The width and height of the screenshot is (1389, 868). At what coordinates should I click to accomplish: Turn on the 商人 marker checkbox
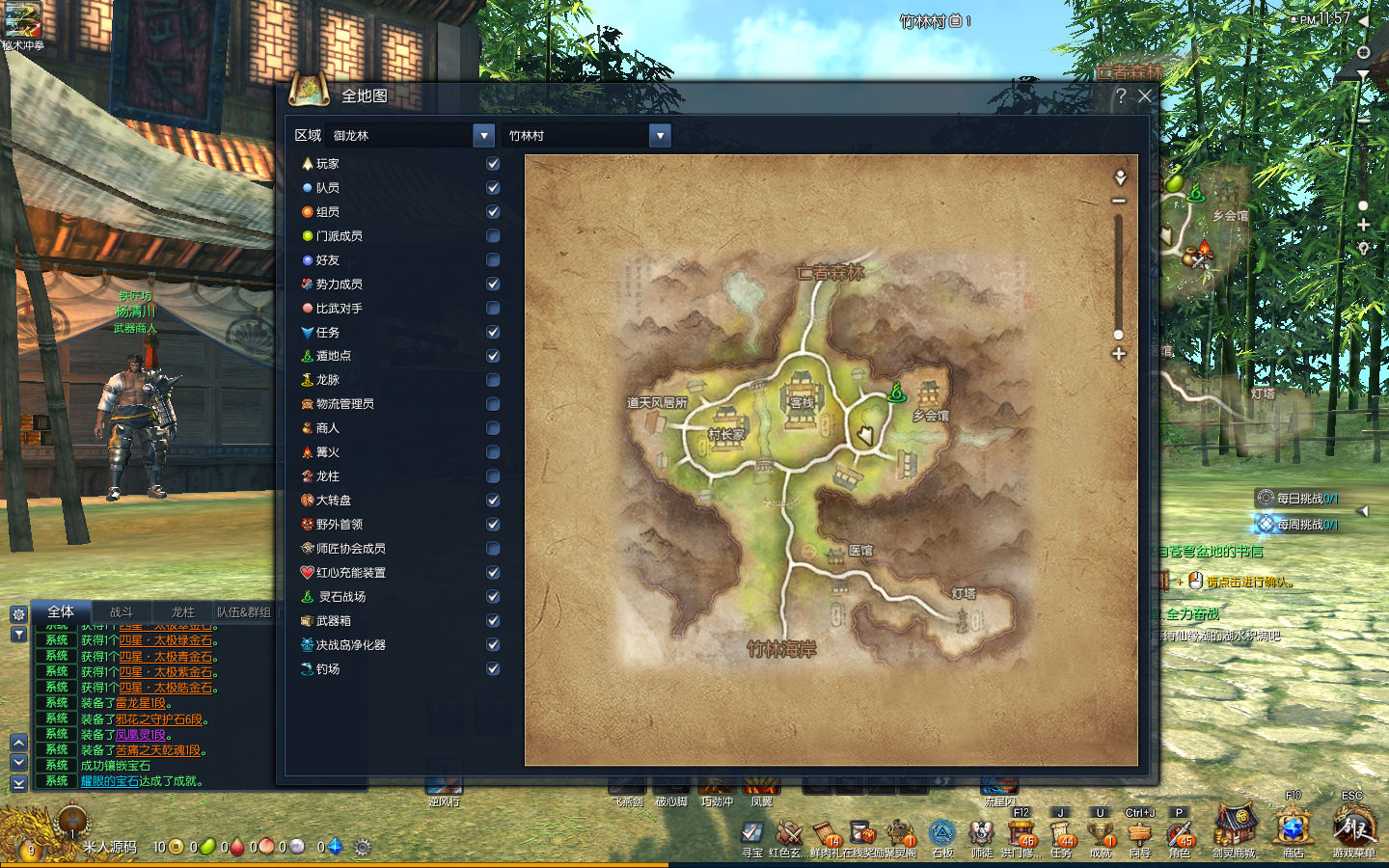pyautogui.click(x=493, y=428)
